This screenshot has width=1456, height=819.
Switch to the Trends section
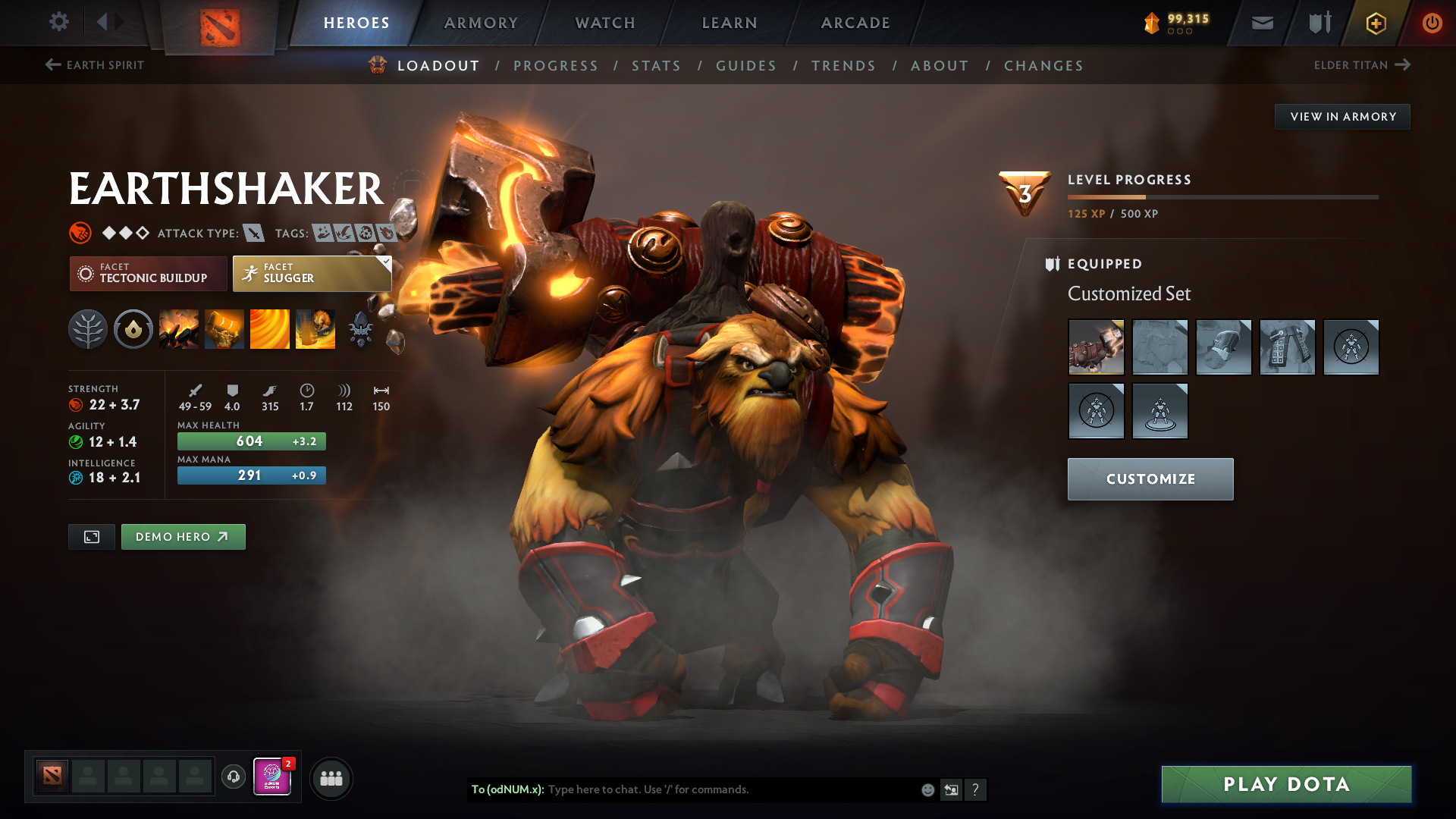click(x=843, y=66)
